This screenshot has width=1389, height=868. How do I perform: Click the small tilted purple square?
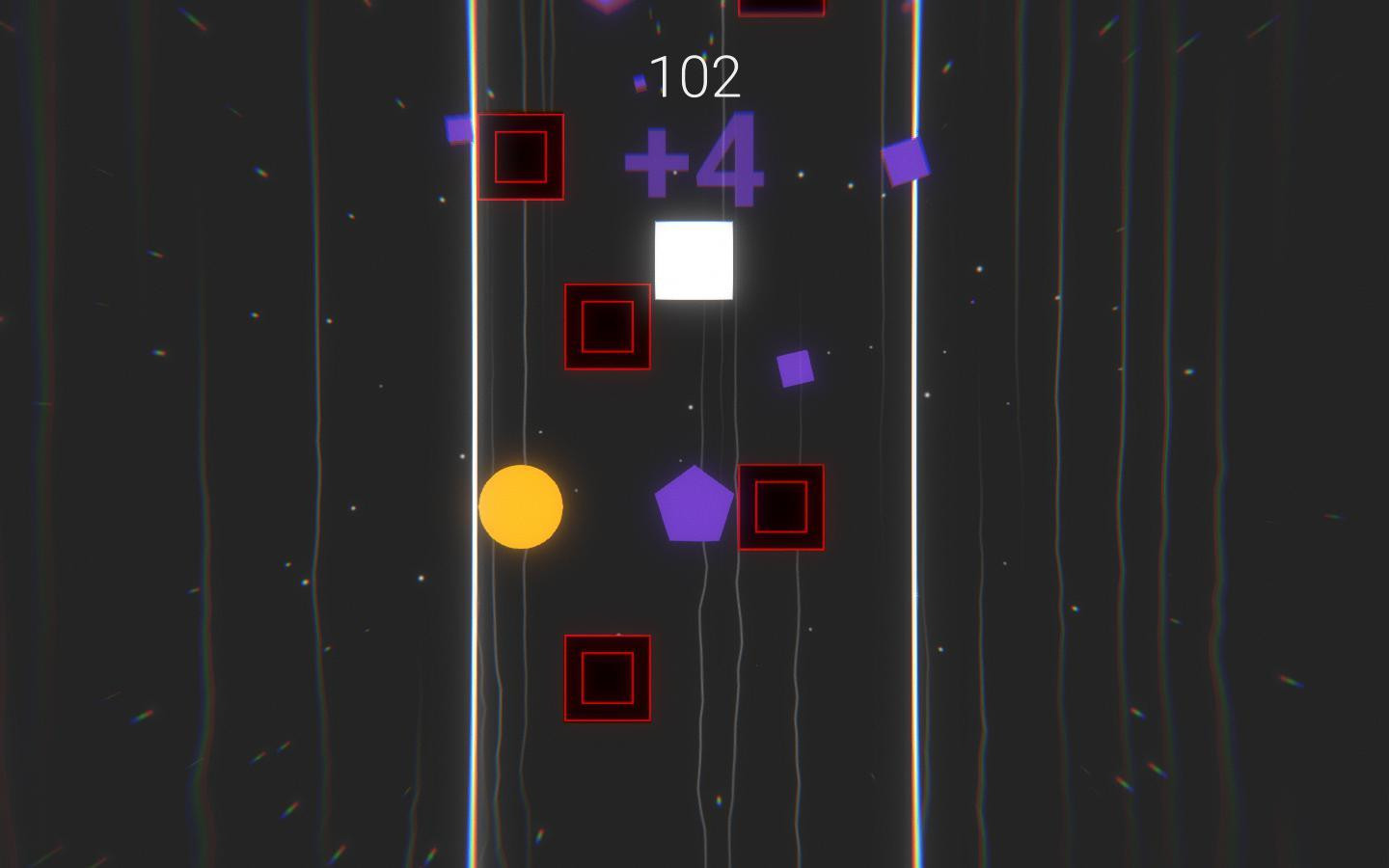[x=794, y=367]
